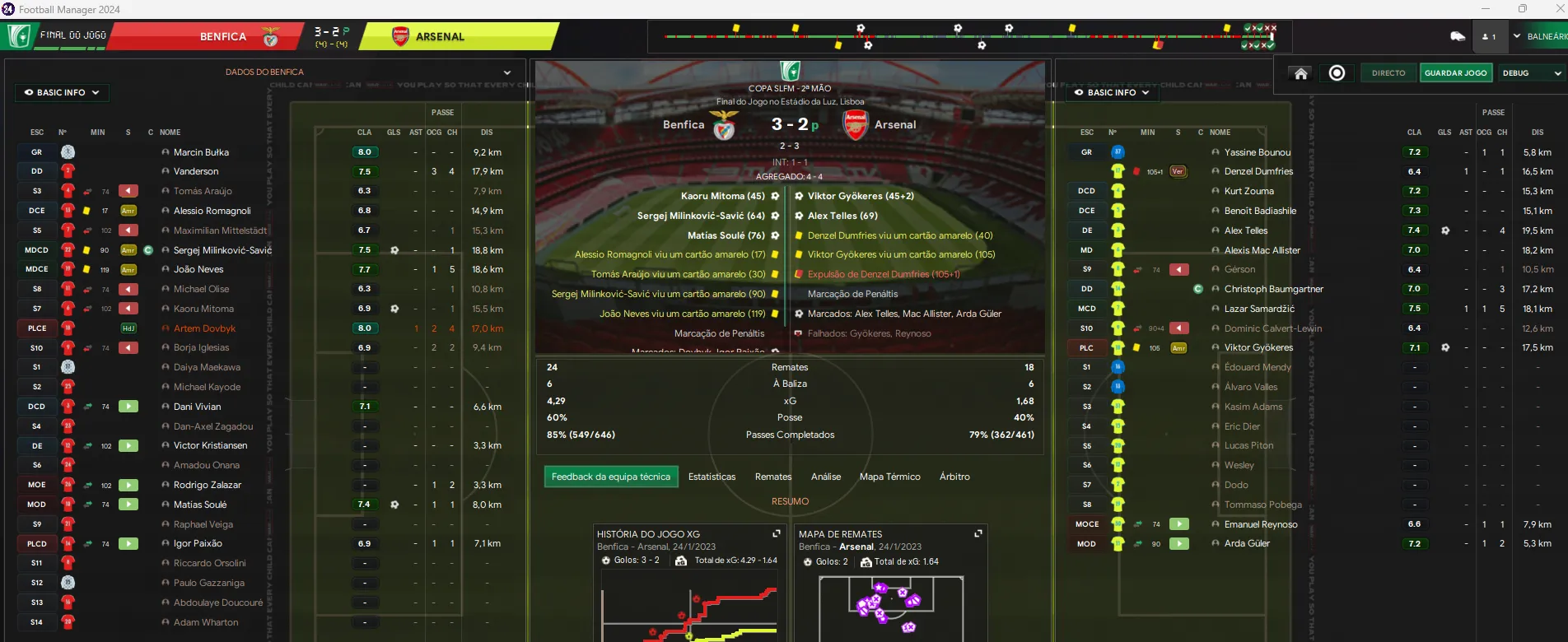The image size is (1568, 642).
Task: Select player Artem Dovbyk
Action: tap(204, 328)
